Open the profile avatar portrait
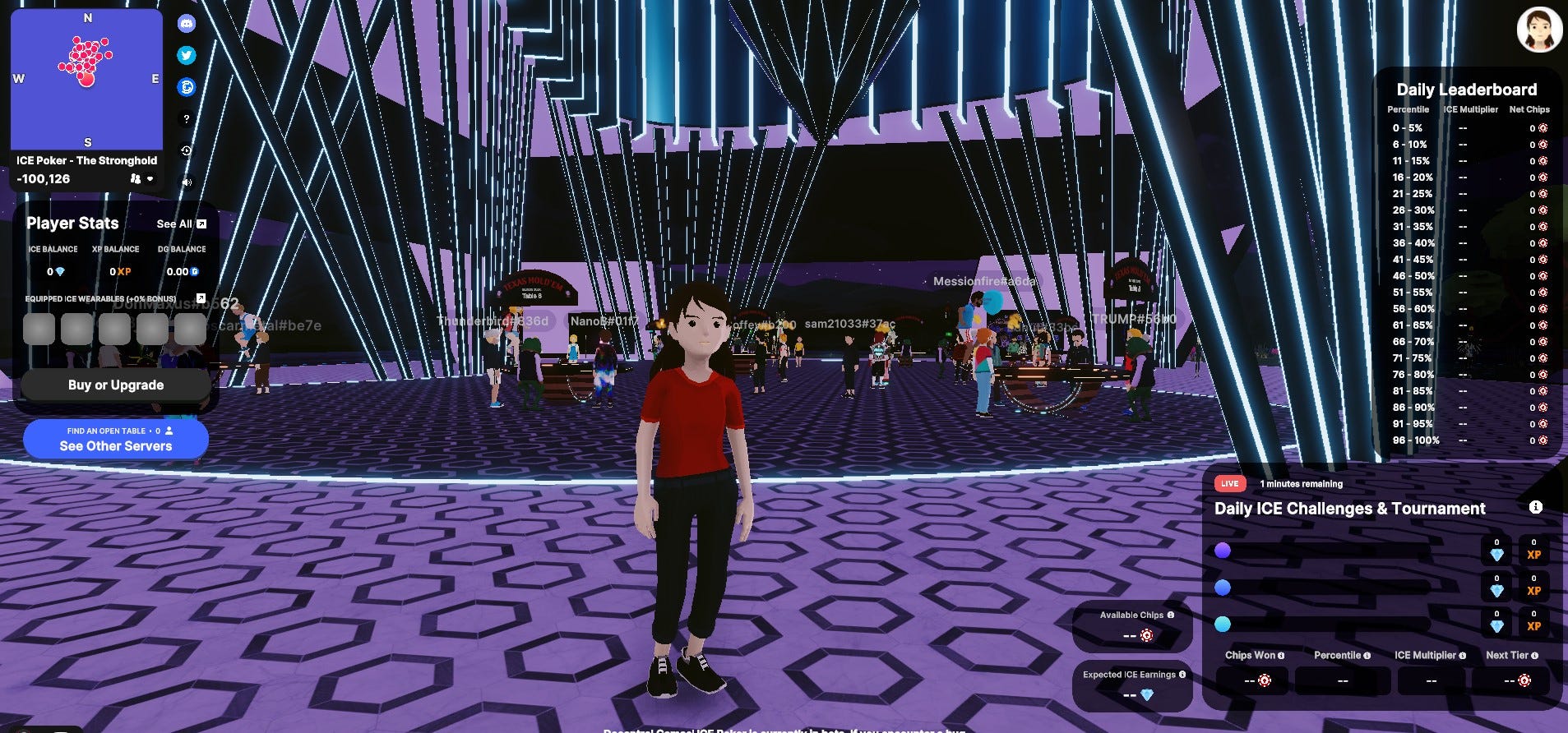Image resolution: width=1568 pixels, height=733 pixels. (1538, 30)
